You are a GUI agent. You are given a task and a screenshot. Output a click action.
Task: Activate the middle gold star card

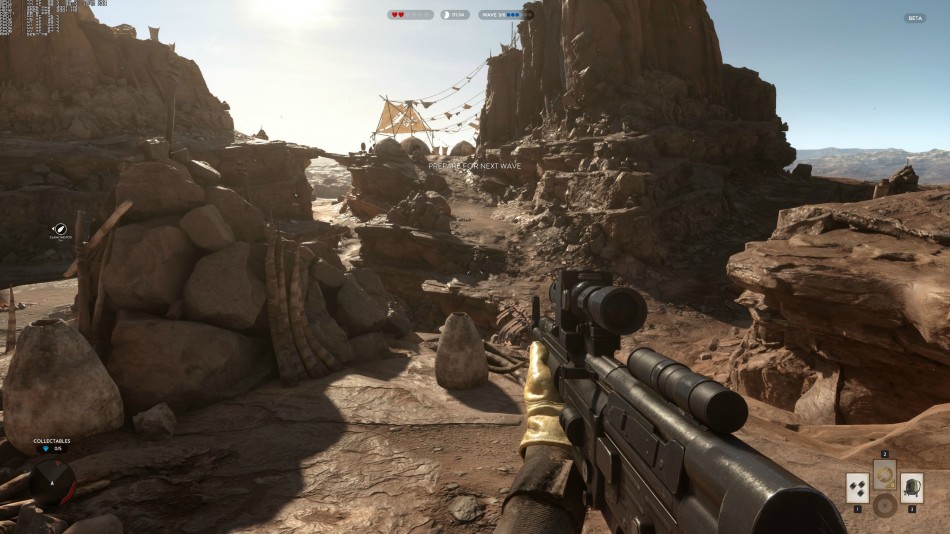click(885, 475)
